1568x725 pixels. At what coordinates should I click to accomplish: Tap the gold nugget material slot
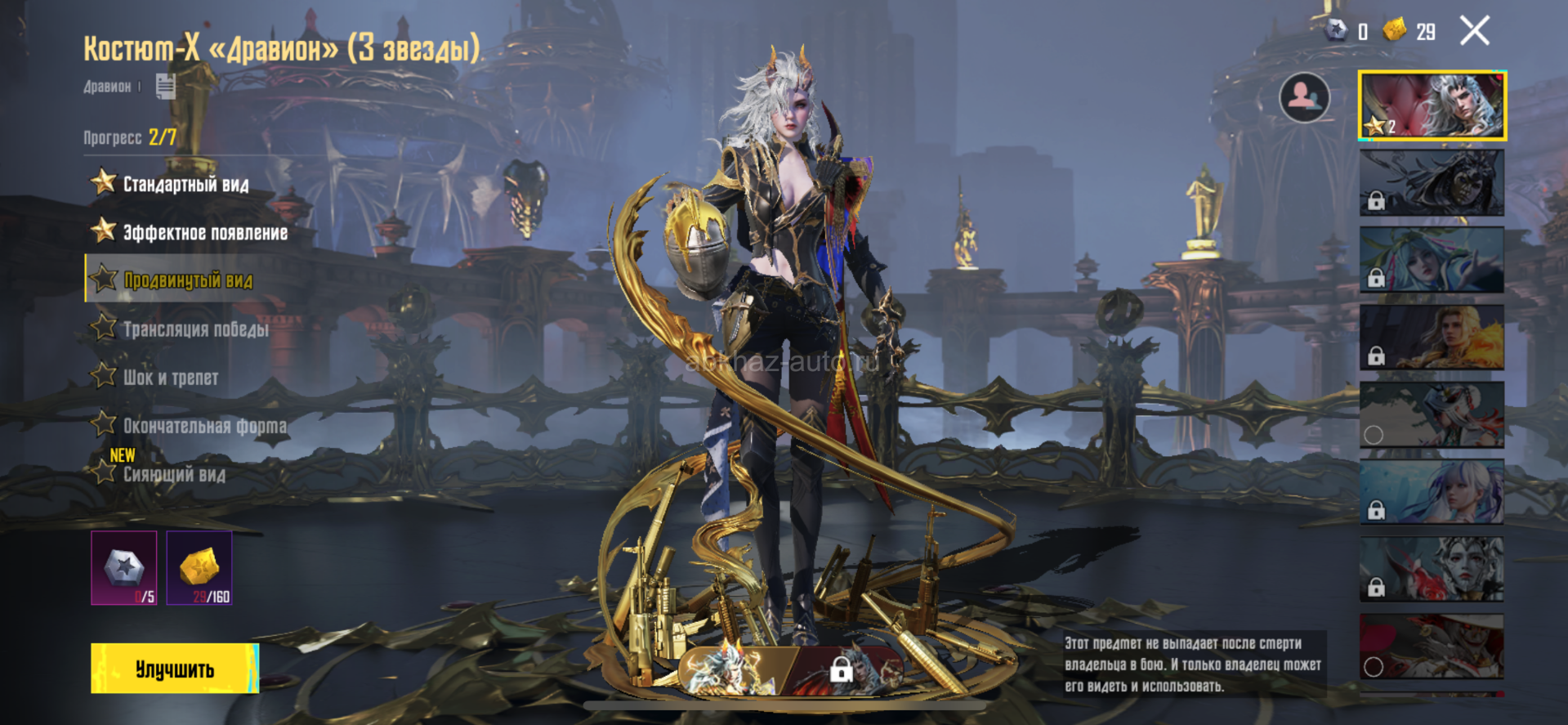click(199, 568)
